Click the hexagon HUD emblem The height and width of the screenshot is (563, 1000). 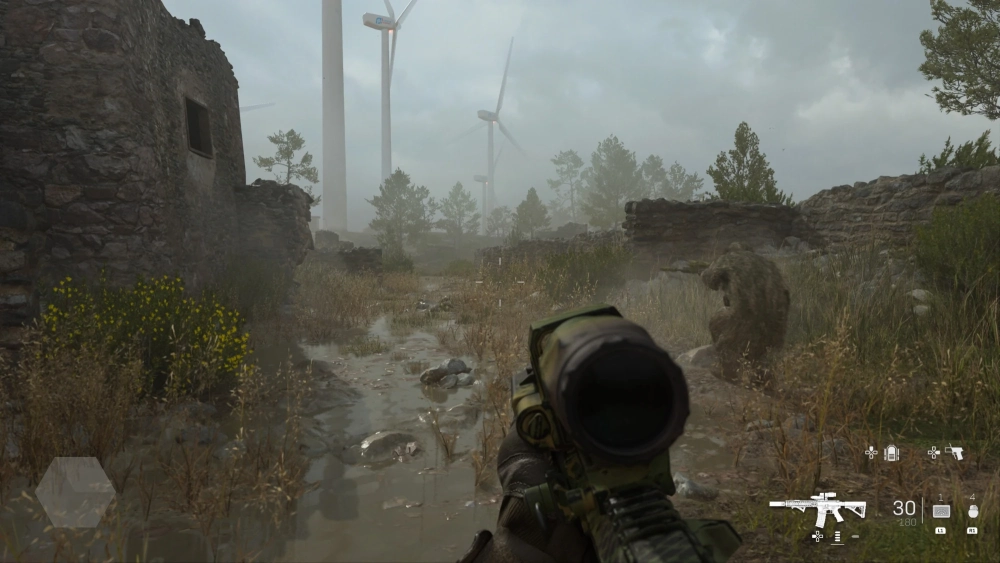pos(75,492)
